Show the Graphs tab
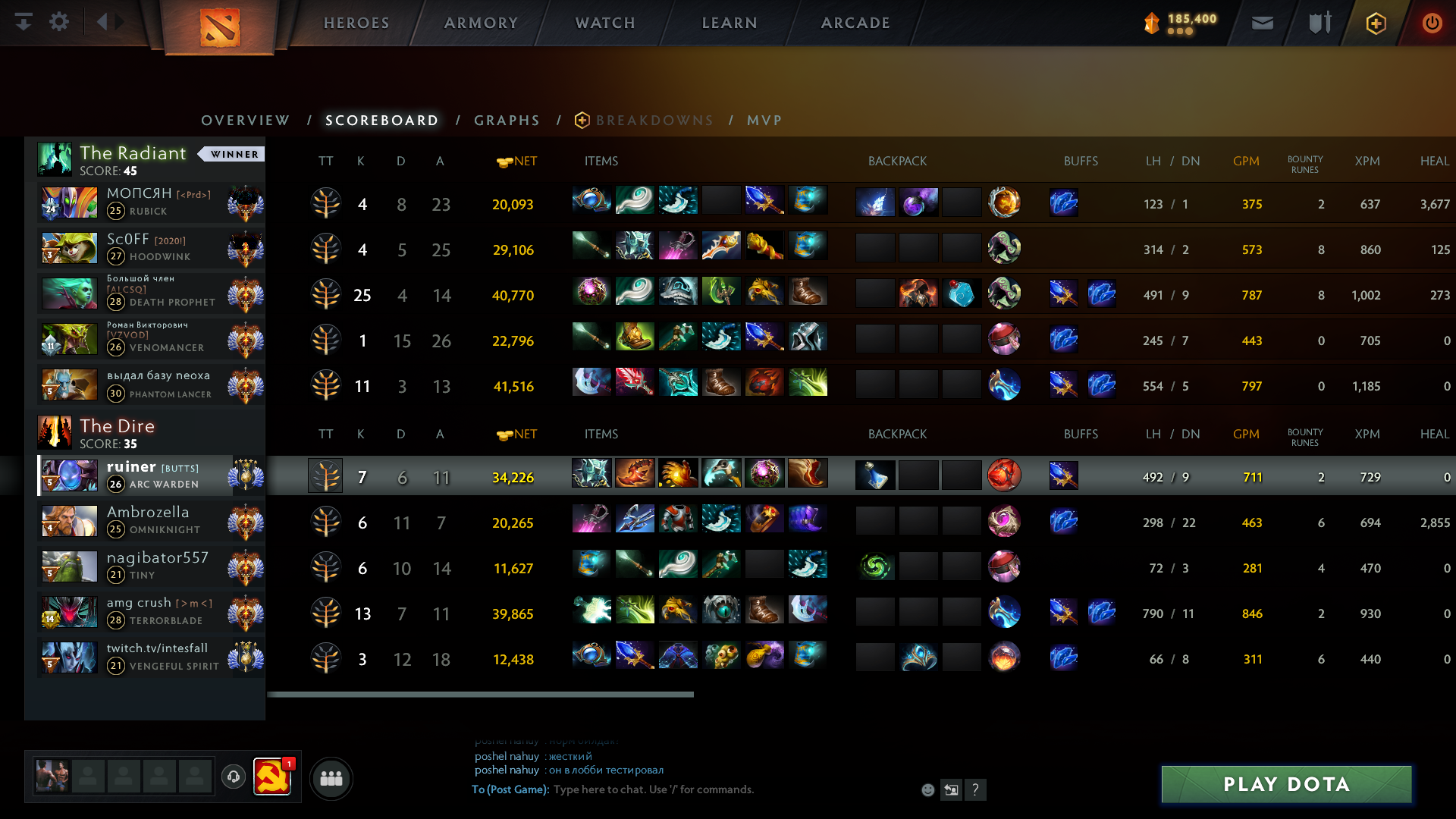1456x819 pixels. 507,121
